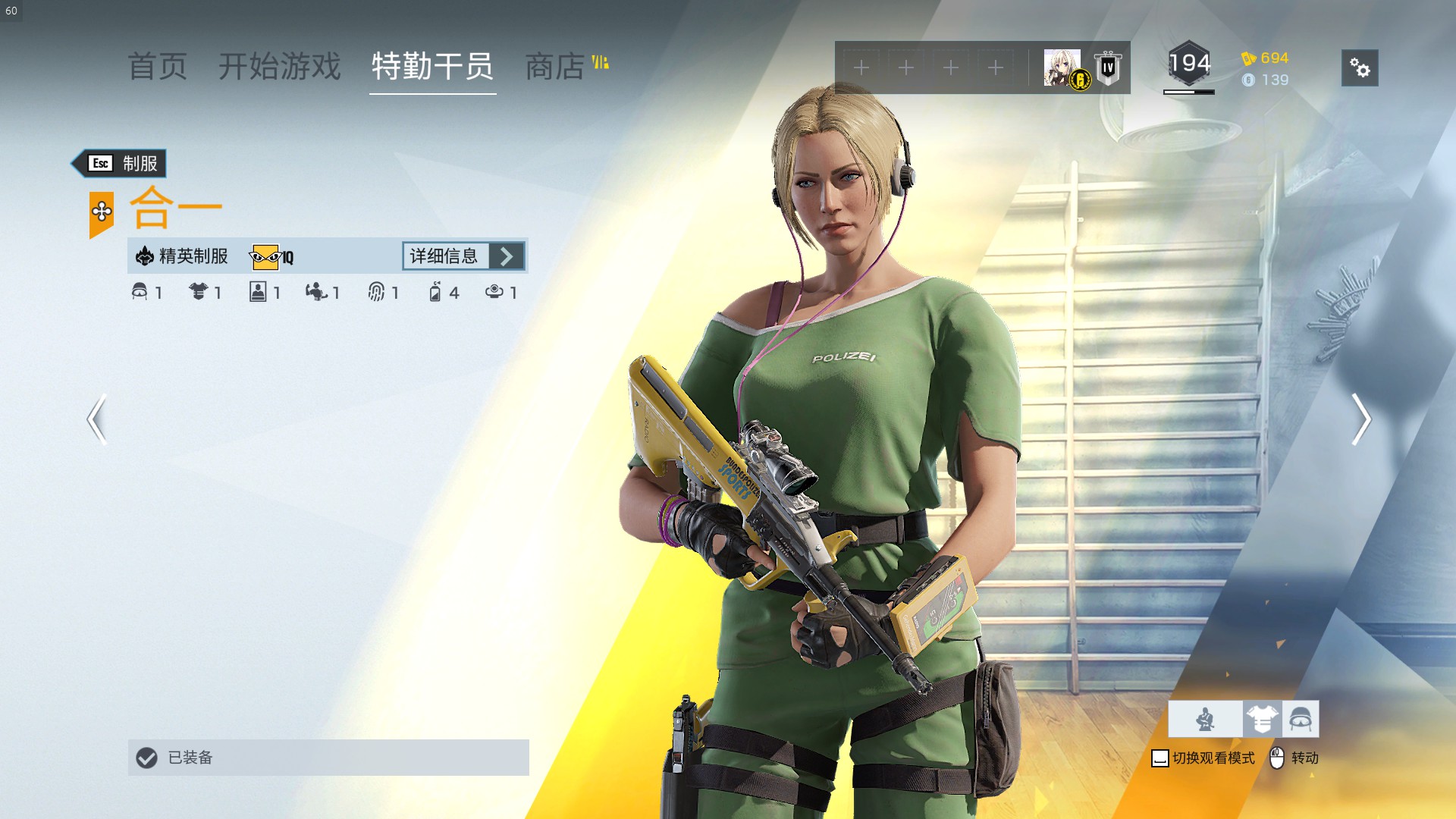
Task: Open the 开始游戏 play tab
Action: point(280,67)
